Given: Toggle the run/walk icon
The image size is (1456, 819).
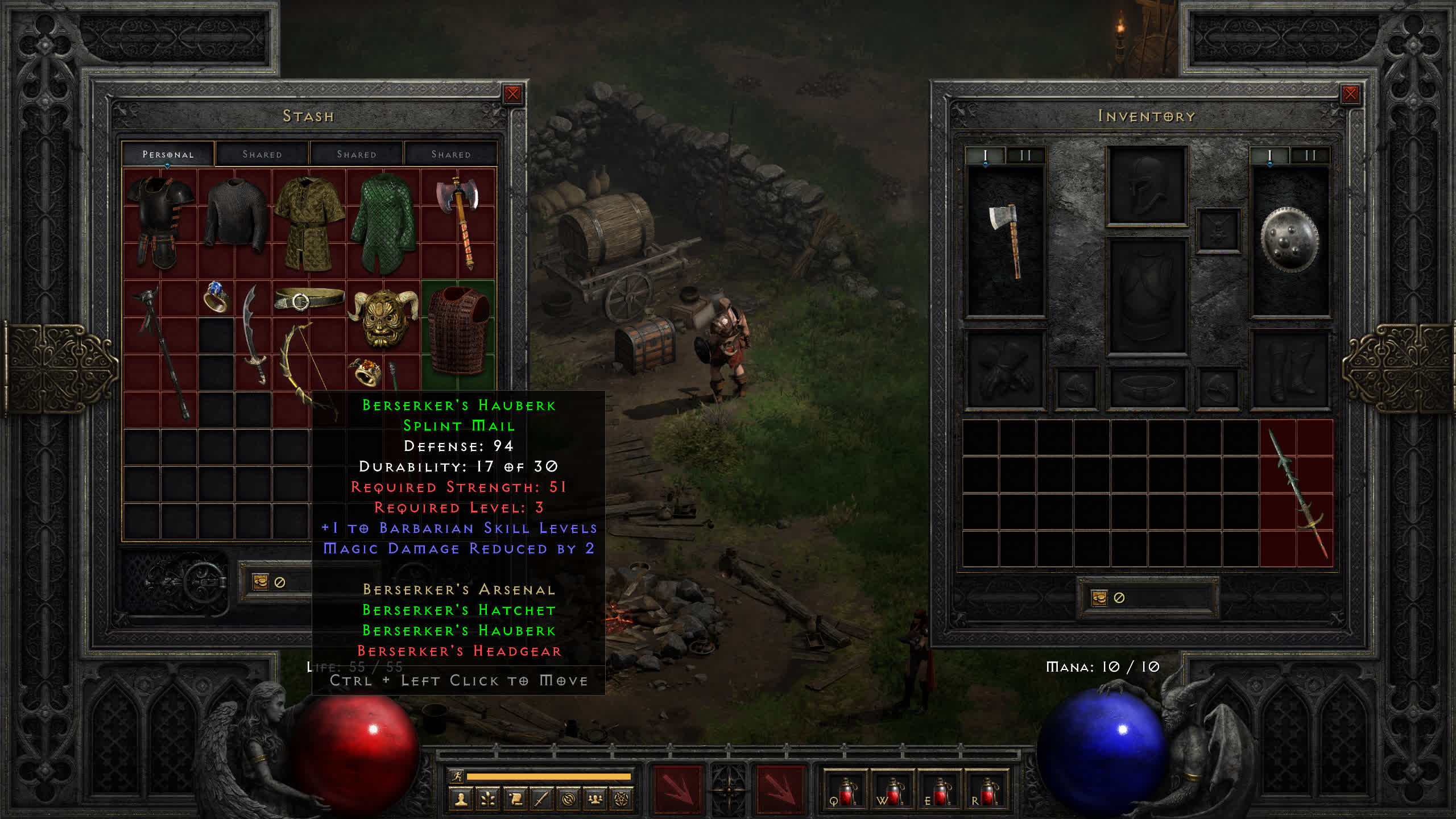Looking at the screenshot, I should (457, 776).
